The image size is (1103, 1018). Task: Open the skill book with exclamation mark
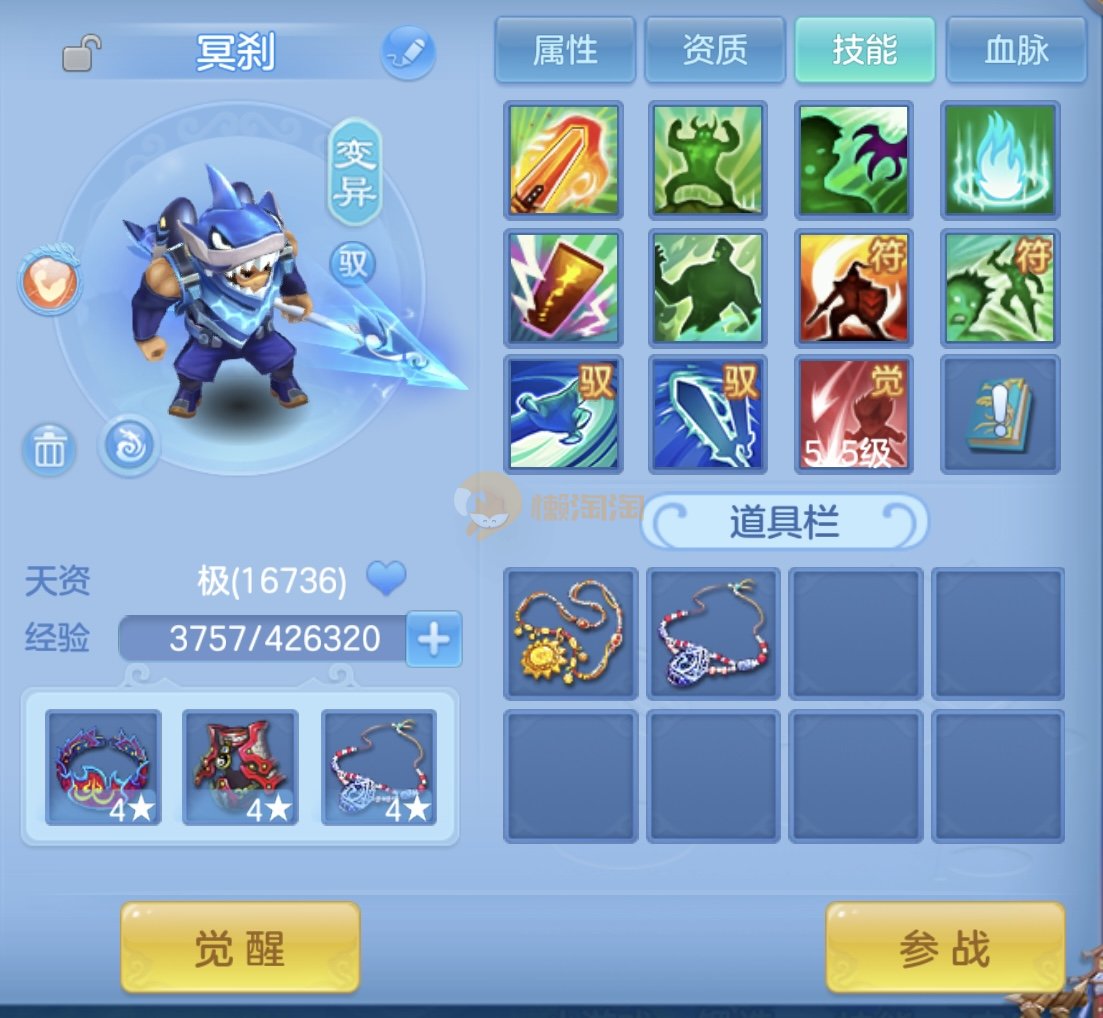(1000, 413)
